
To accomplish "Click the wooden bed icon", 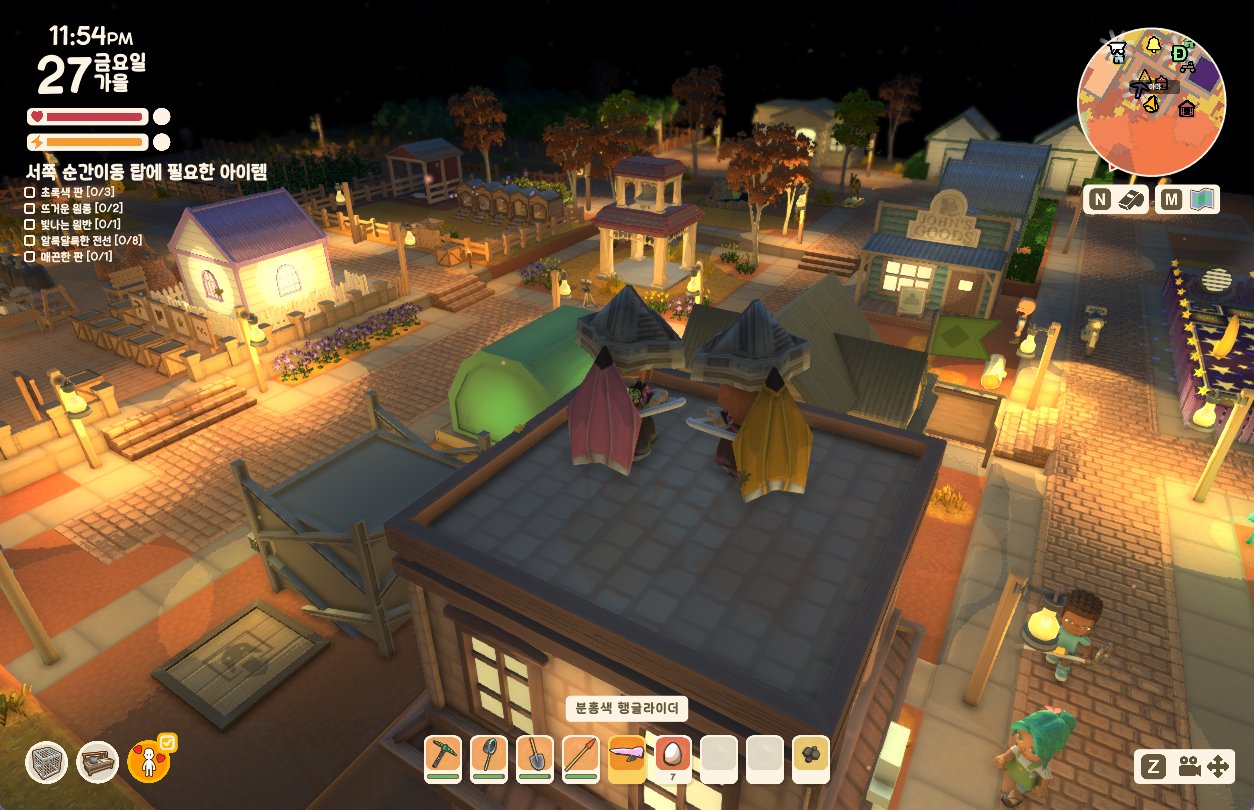I will point(97,762).
